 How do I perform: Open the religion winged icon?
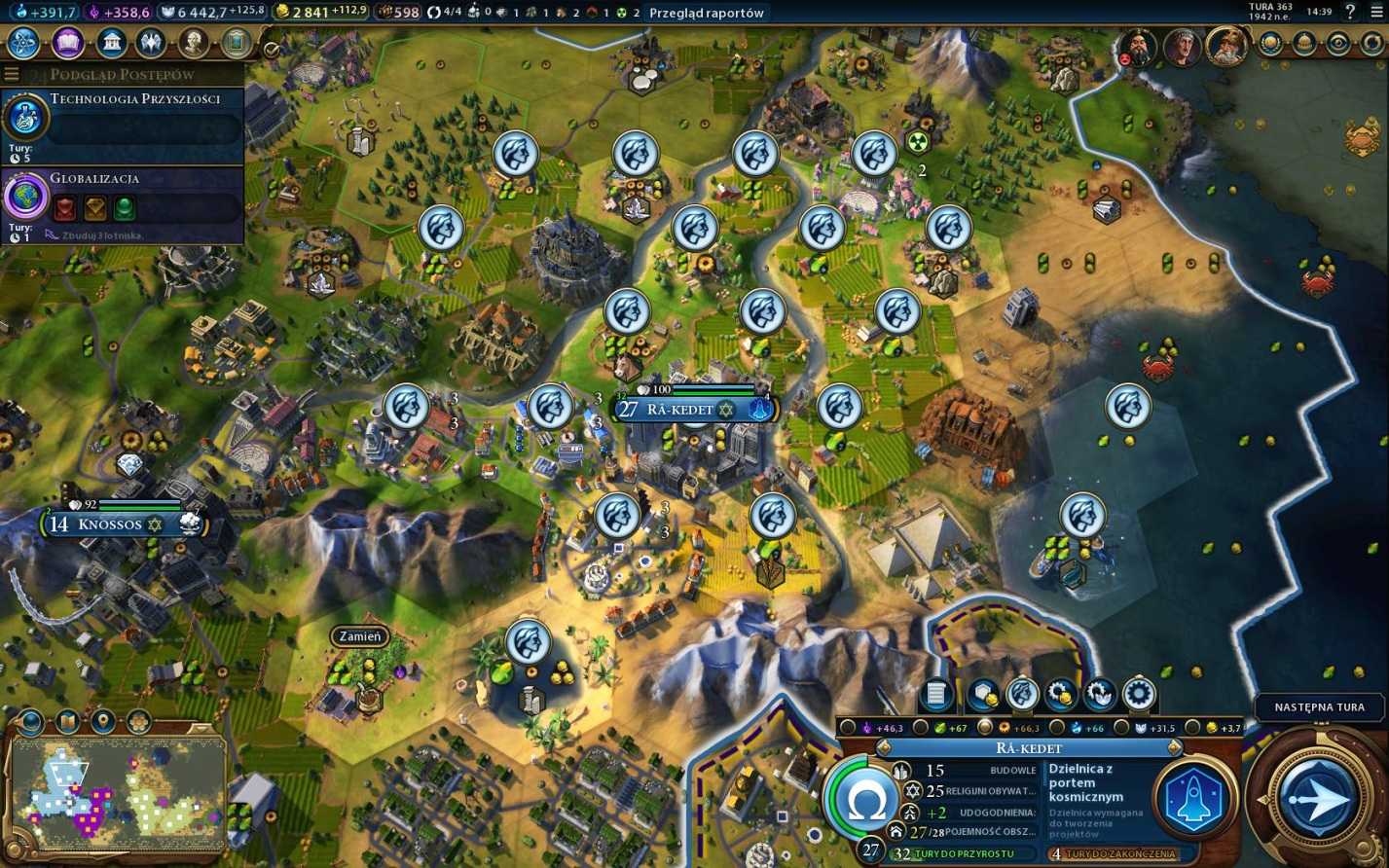click(x=151, y=43)
